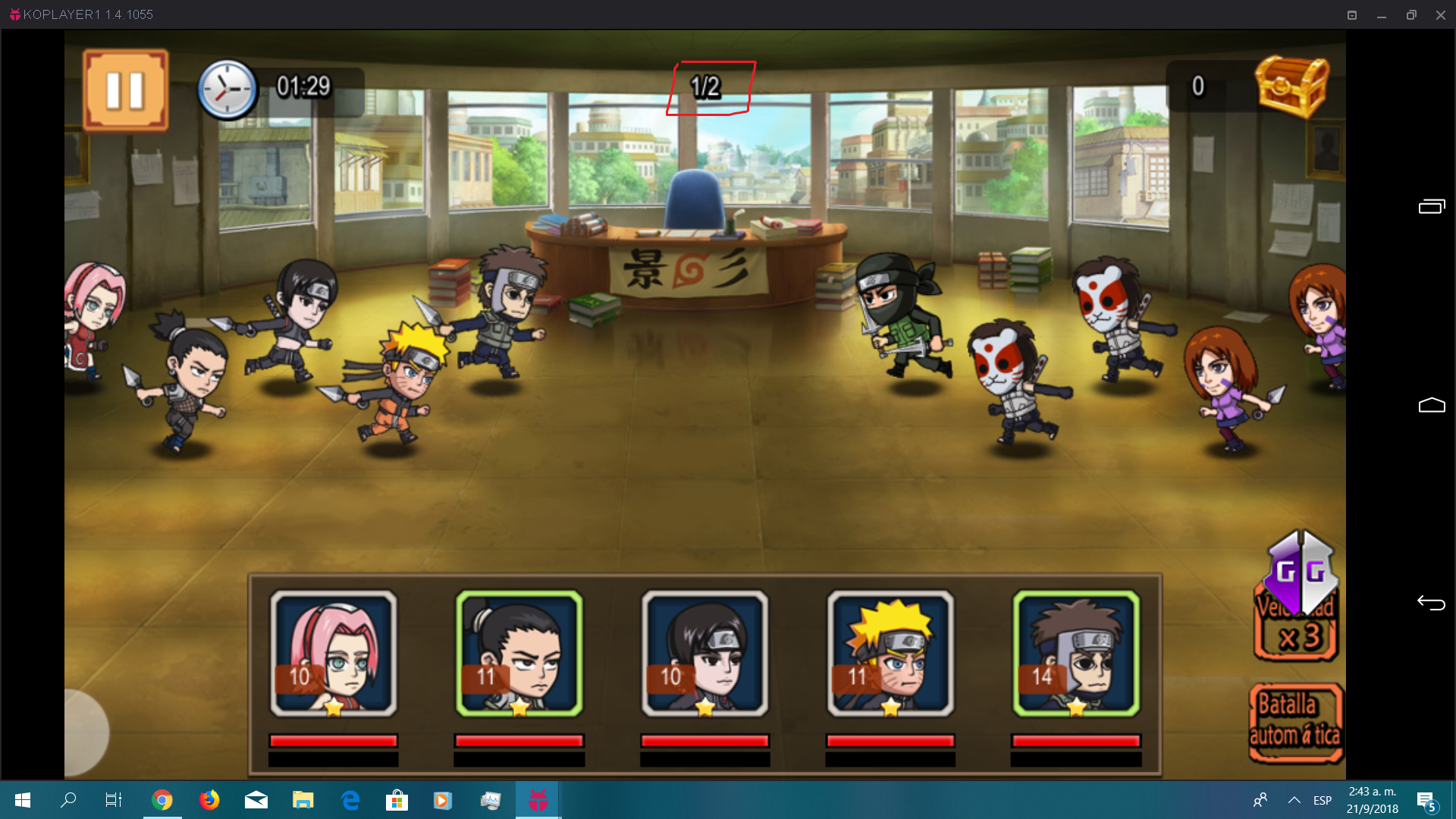The width and height of the screenshot is (1456, 819).
Task: Activate Naruto's level 11 portrait card
Action: [890, 654]
